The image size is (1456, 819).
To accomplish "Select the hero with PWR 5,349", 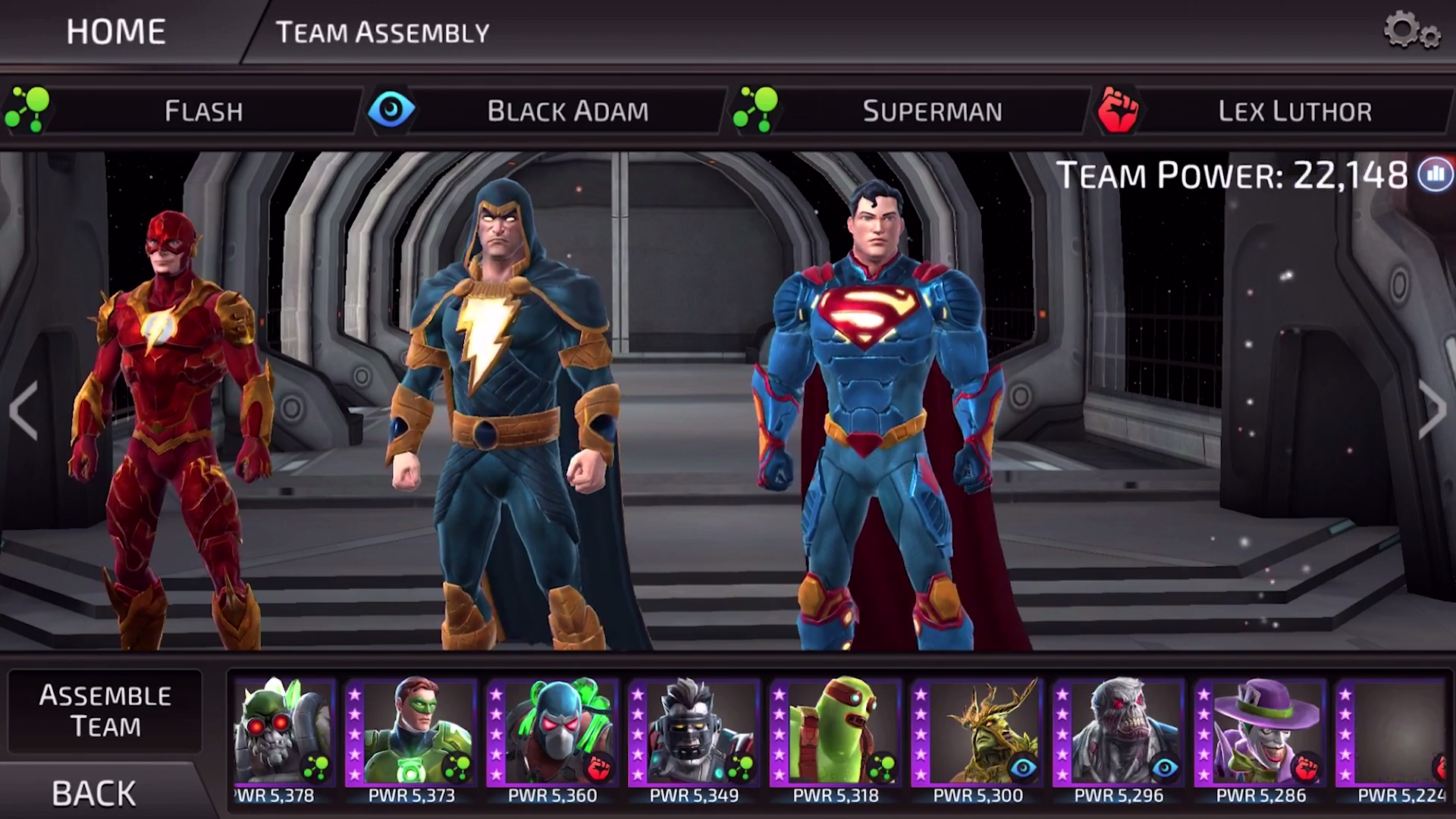I will pos(694,732).
